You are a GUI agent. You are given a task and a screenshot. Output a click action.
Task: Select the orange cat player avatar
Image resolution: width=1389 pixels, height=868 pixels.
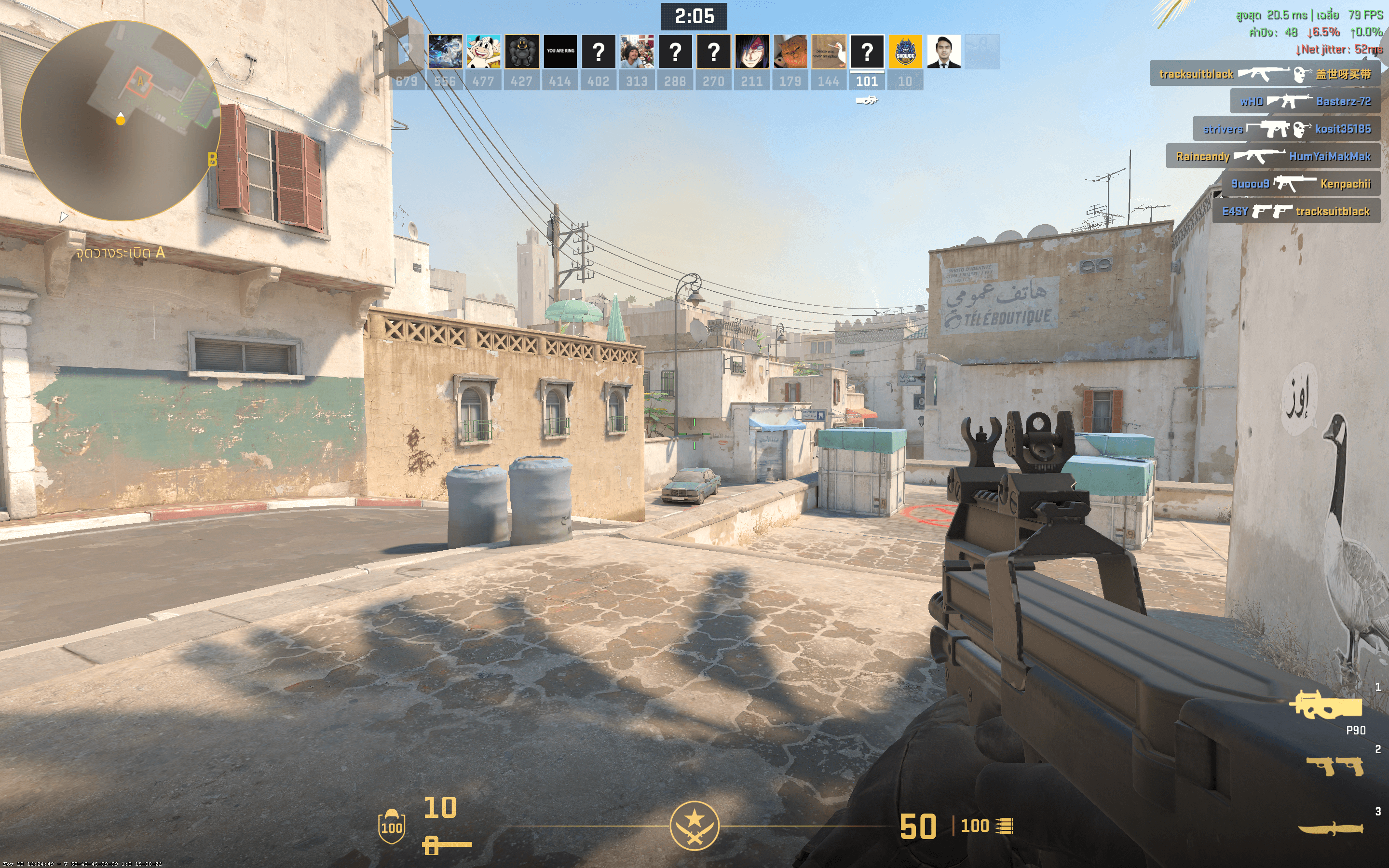click(x=790, y=52)
